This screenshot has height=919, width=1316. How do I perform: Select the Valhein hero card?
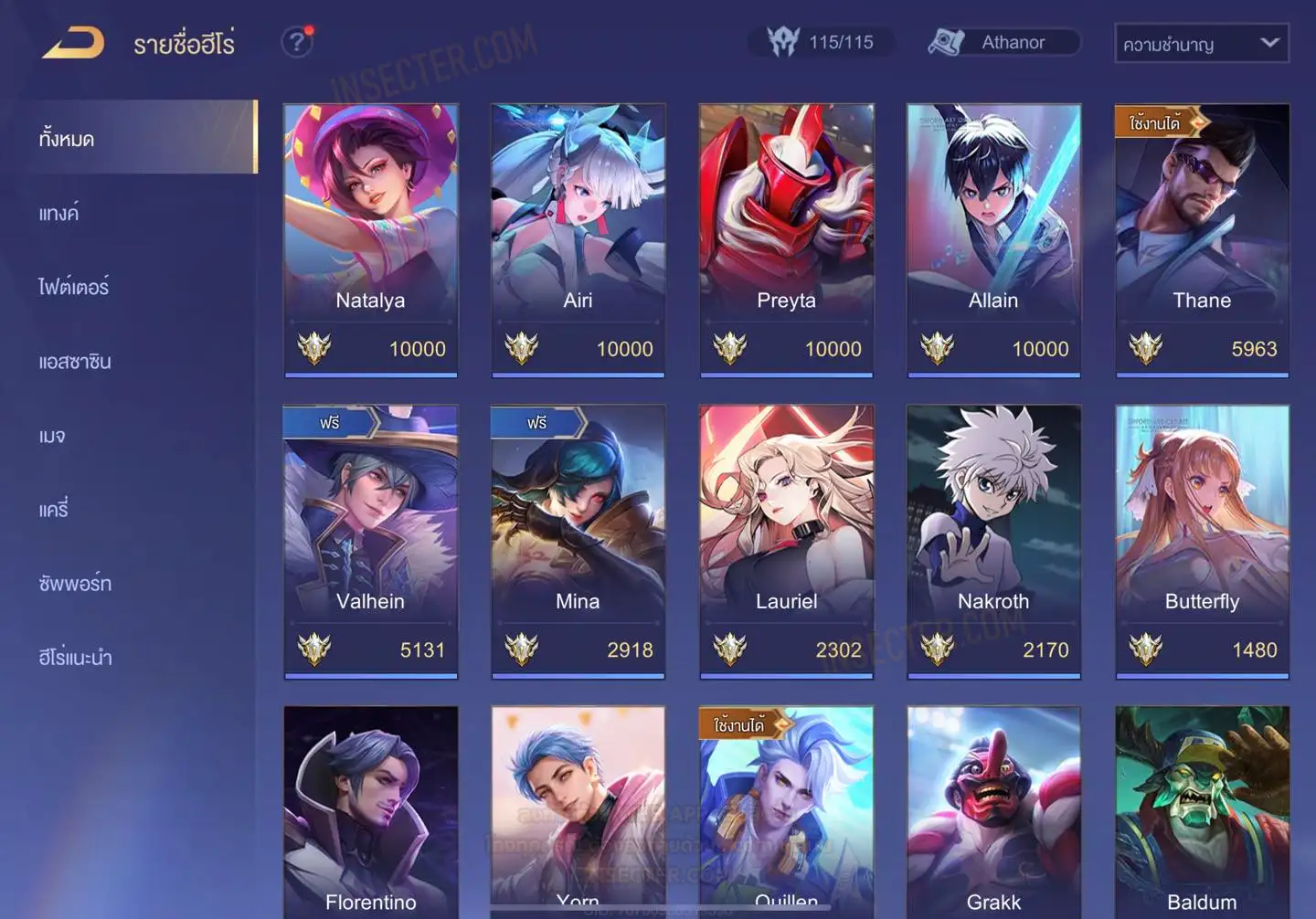(370, 541)
